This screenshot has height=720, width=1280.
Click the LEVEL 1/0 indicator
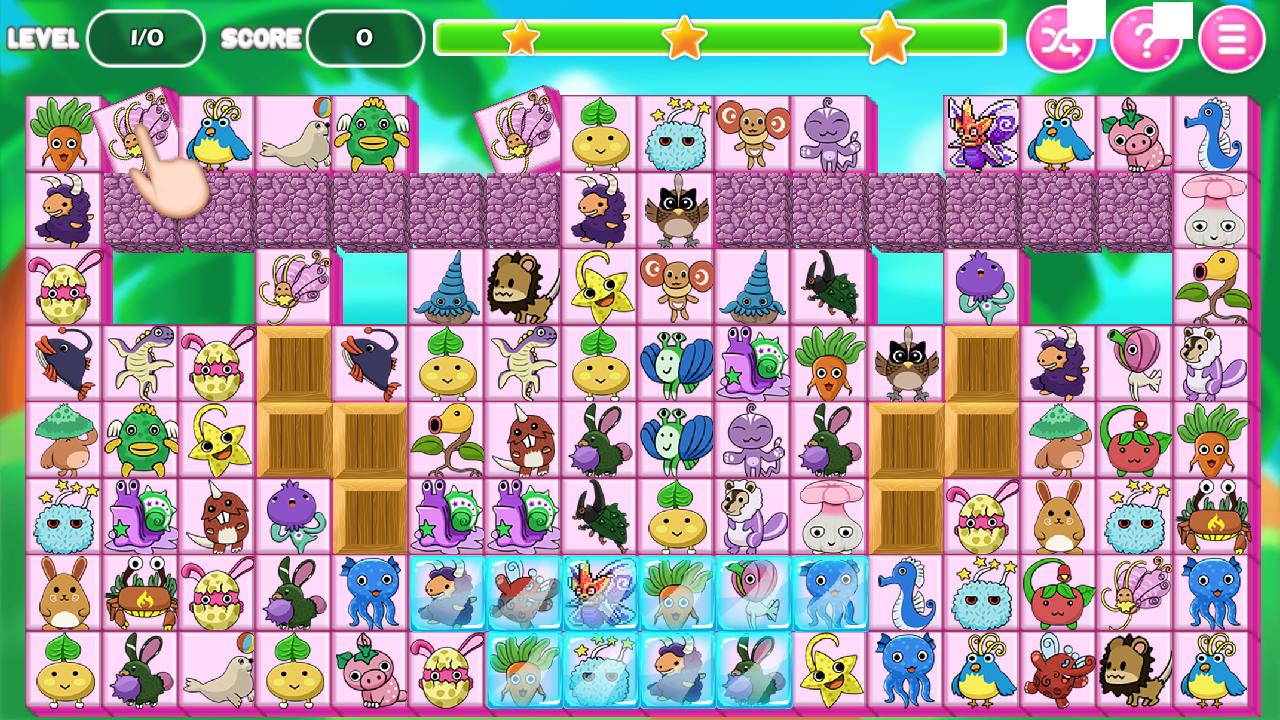point(145,37)
